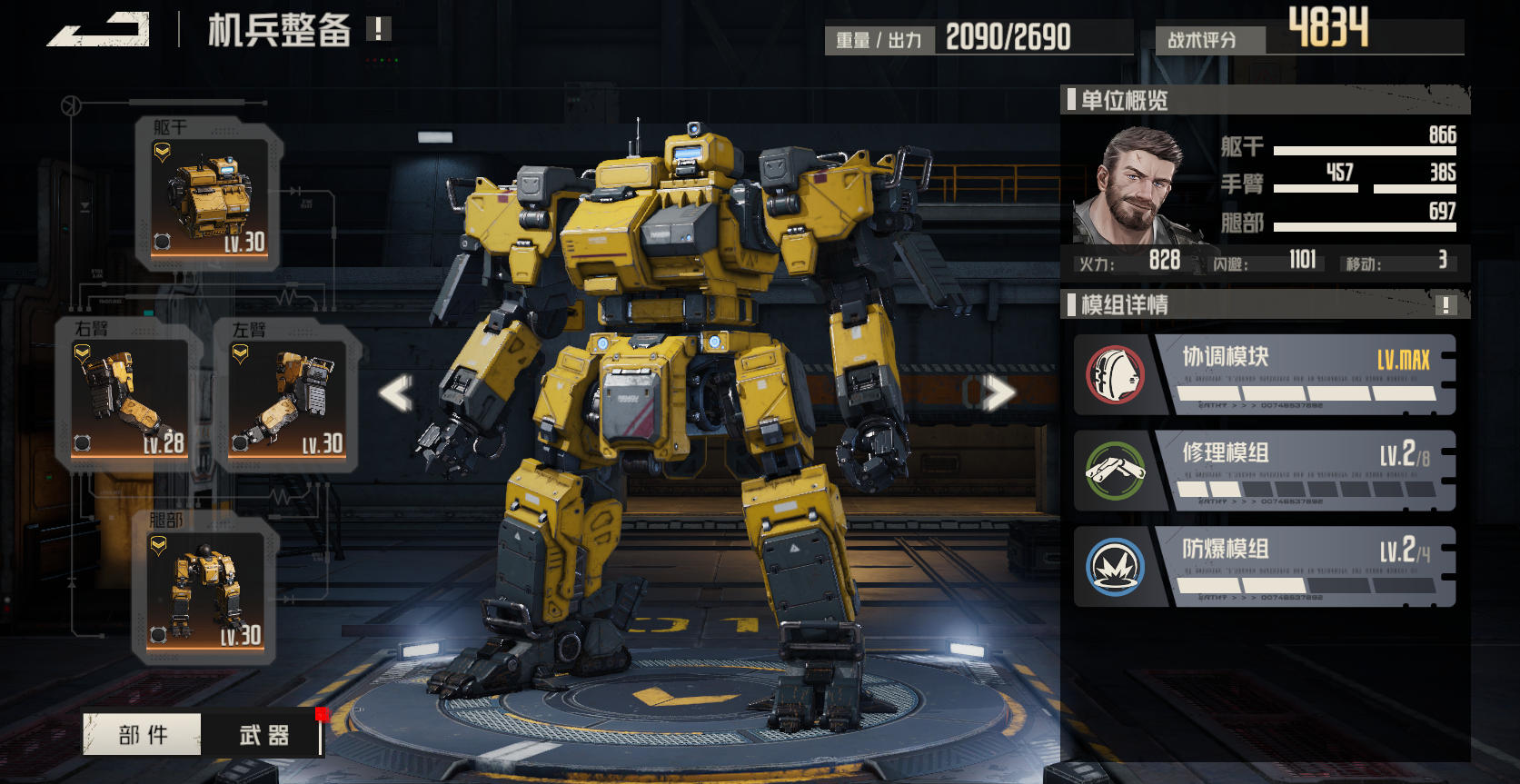The image size is (1520, 784).
Task: Open the 防爆模组 blast module entry
Action: coord(1266,567)
